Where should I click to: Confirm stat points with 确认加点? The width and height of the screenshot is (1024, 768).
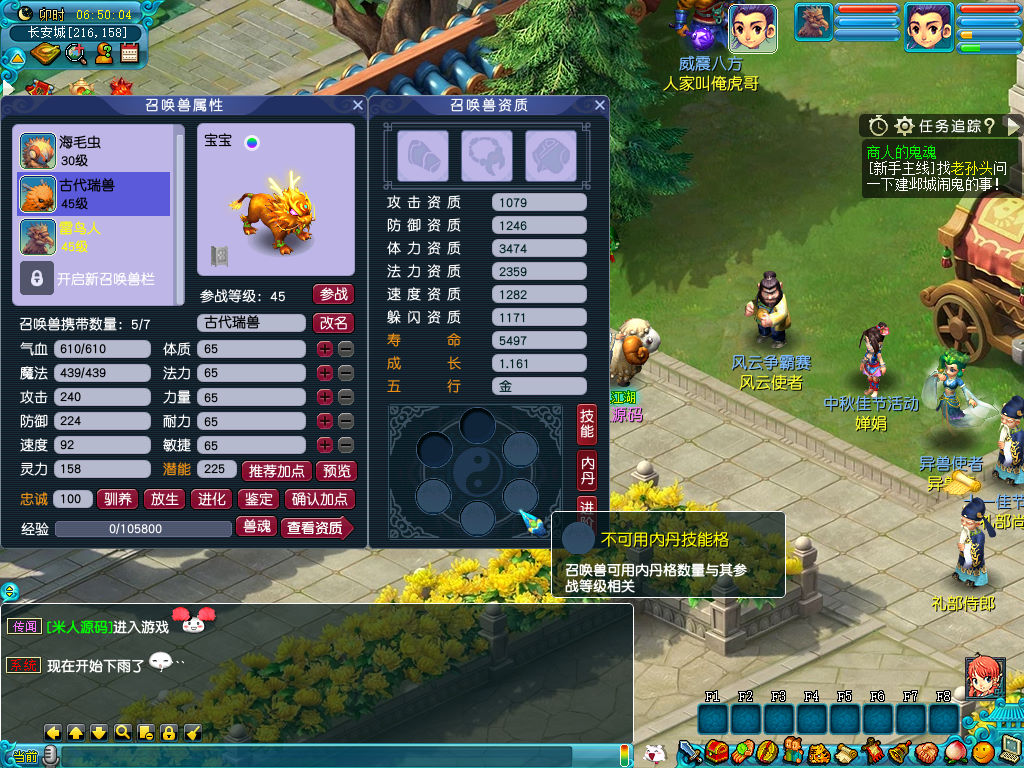coord(320,499)
